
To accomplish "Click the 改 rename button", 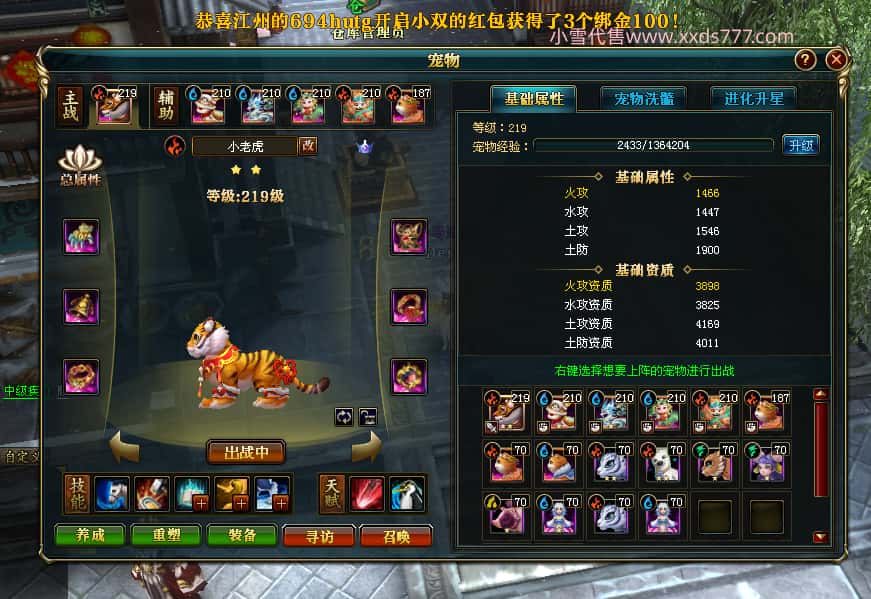I will coord(309,146).
